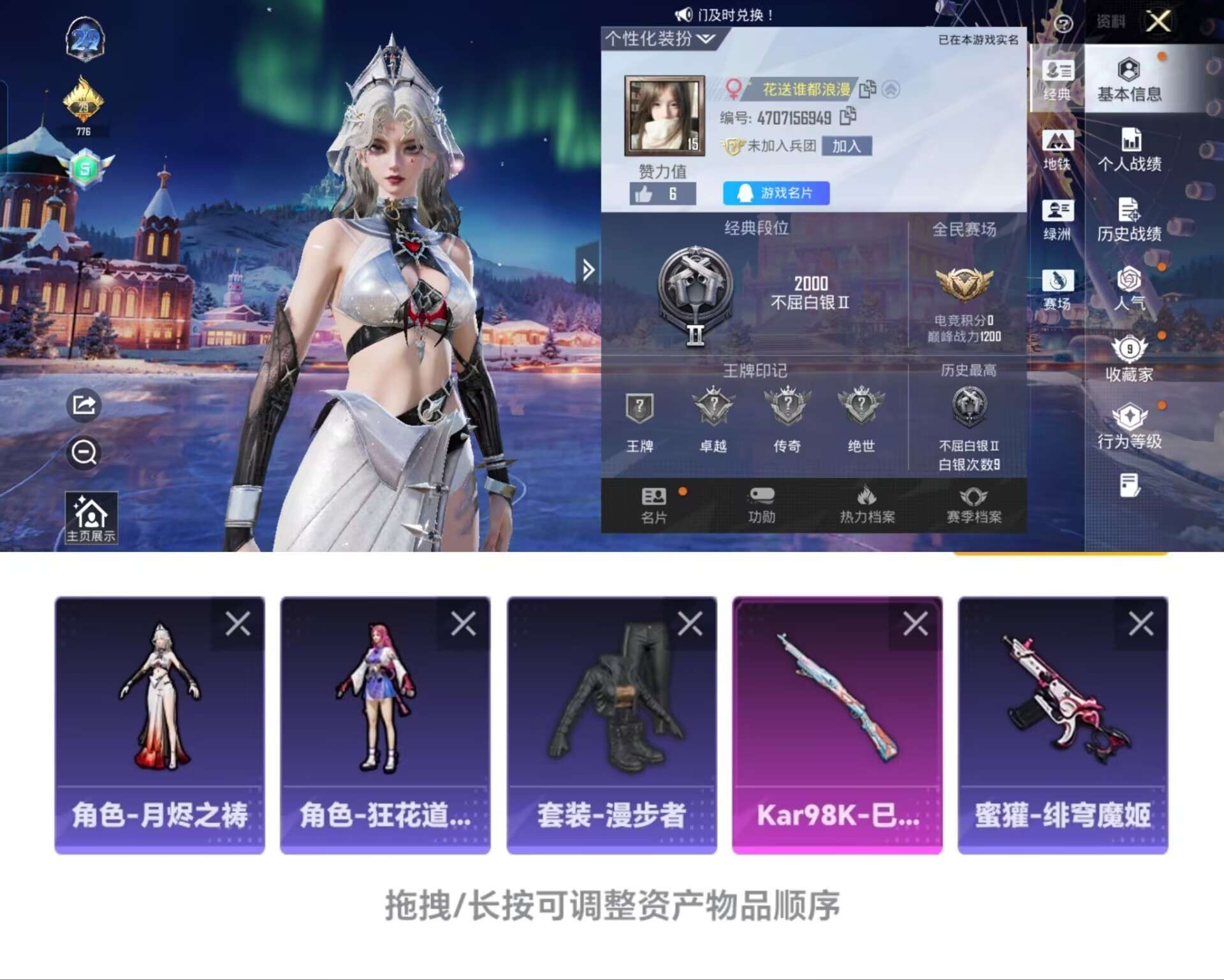Screen dimensions: 1224x980
Task: View 历史战绩 records
Action: tap(1129, 220)
